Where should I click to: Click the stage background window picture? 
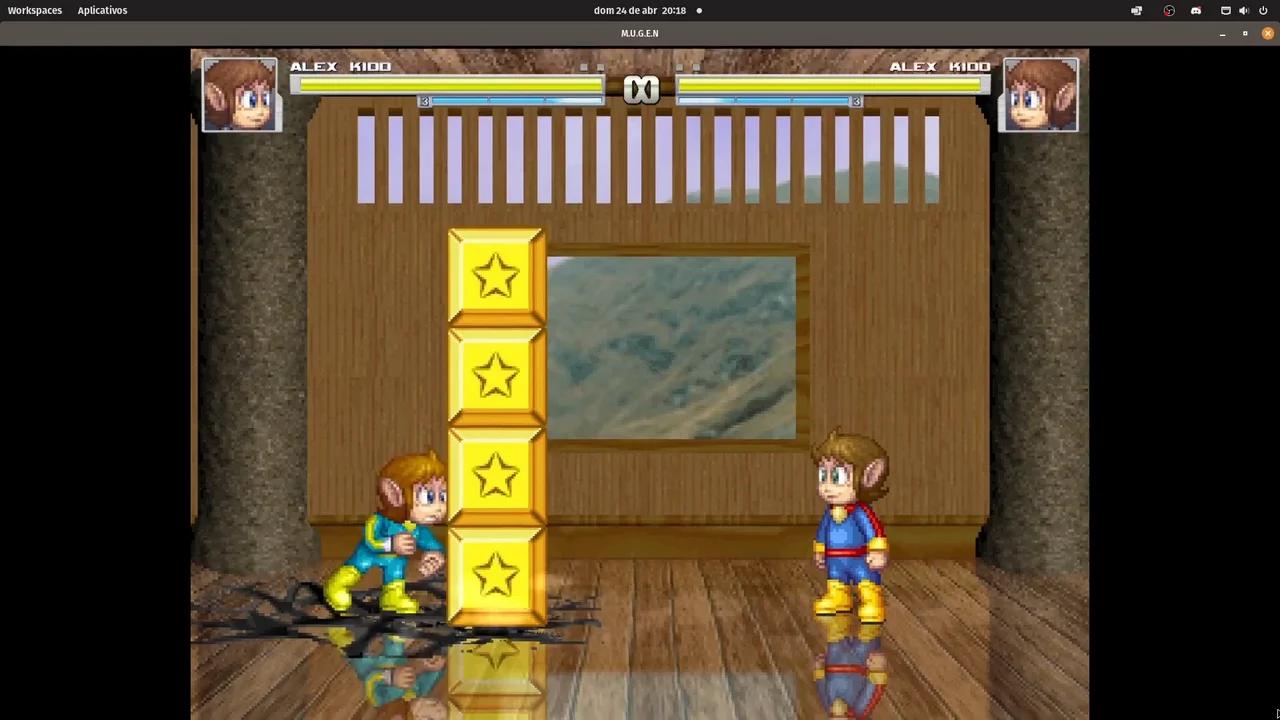click(670, 347)
